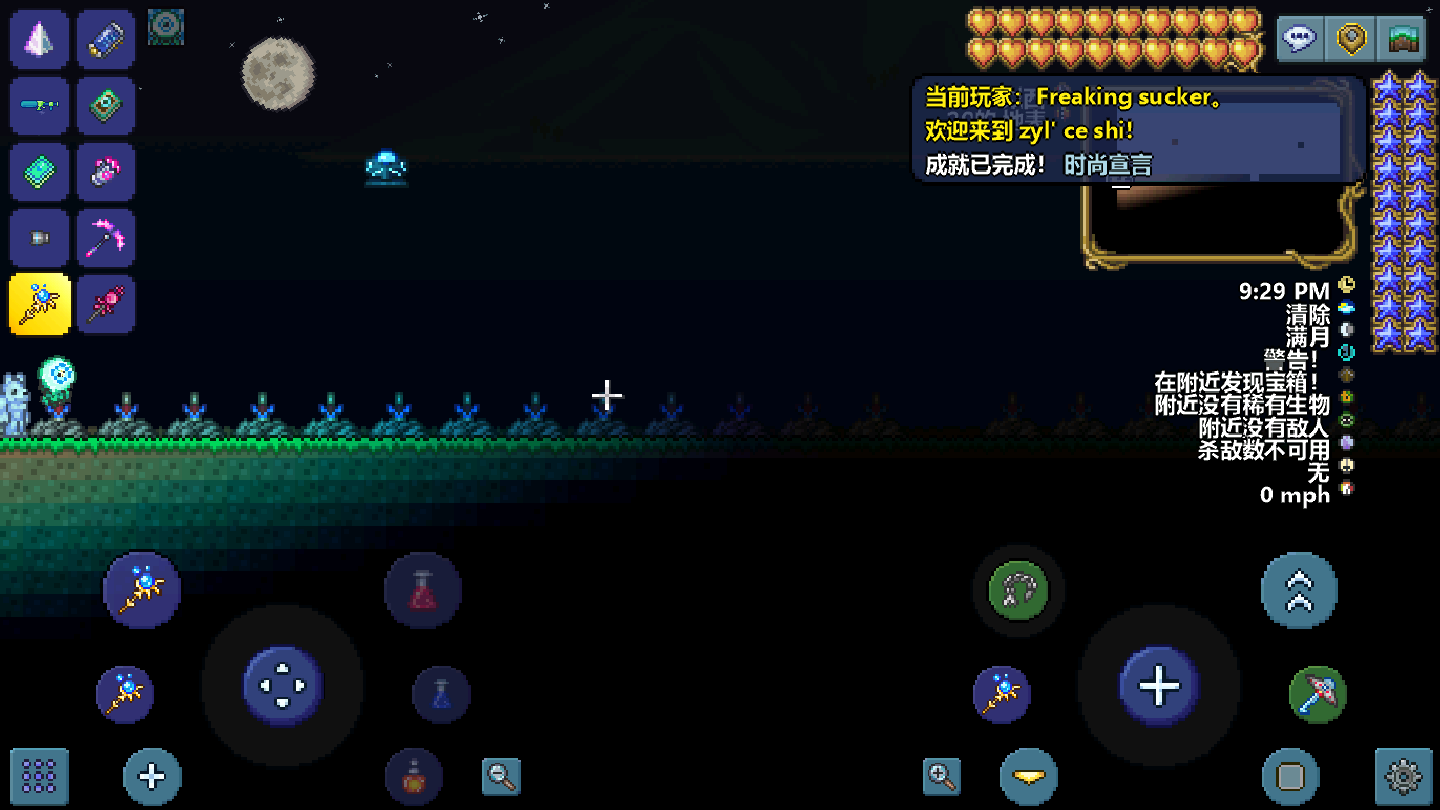
Task: Open the 时尚宣言 achievement link
Action: (x=1108, y=165)
